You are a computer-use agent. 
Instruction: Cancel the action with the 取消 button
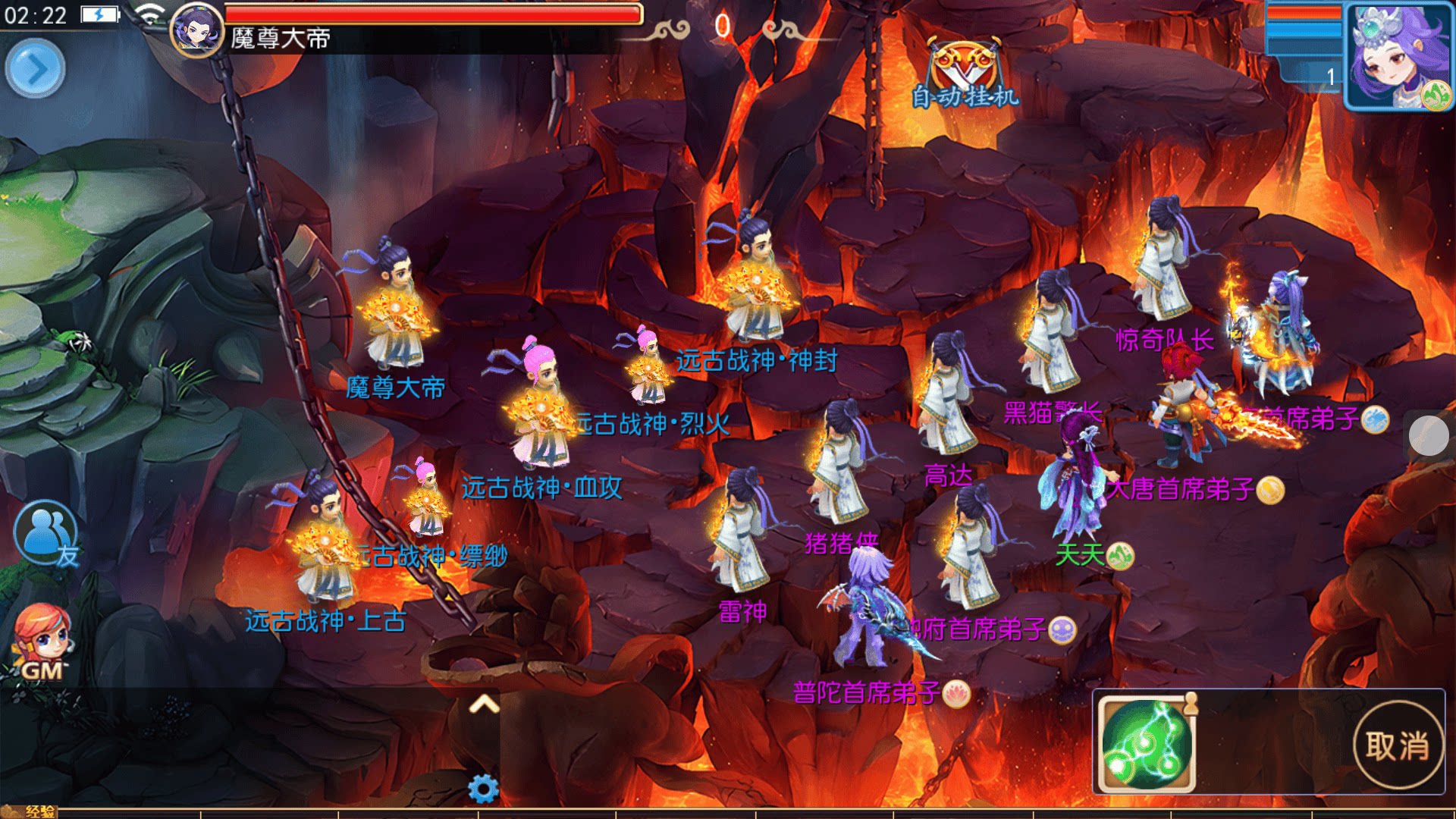1398,745
